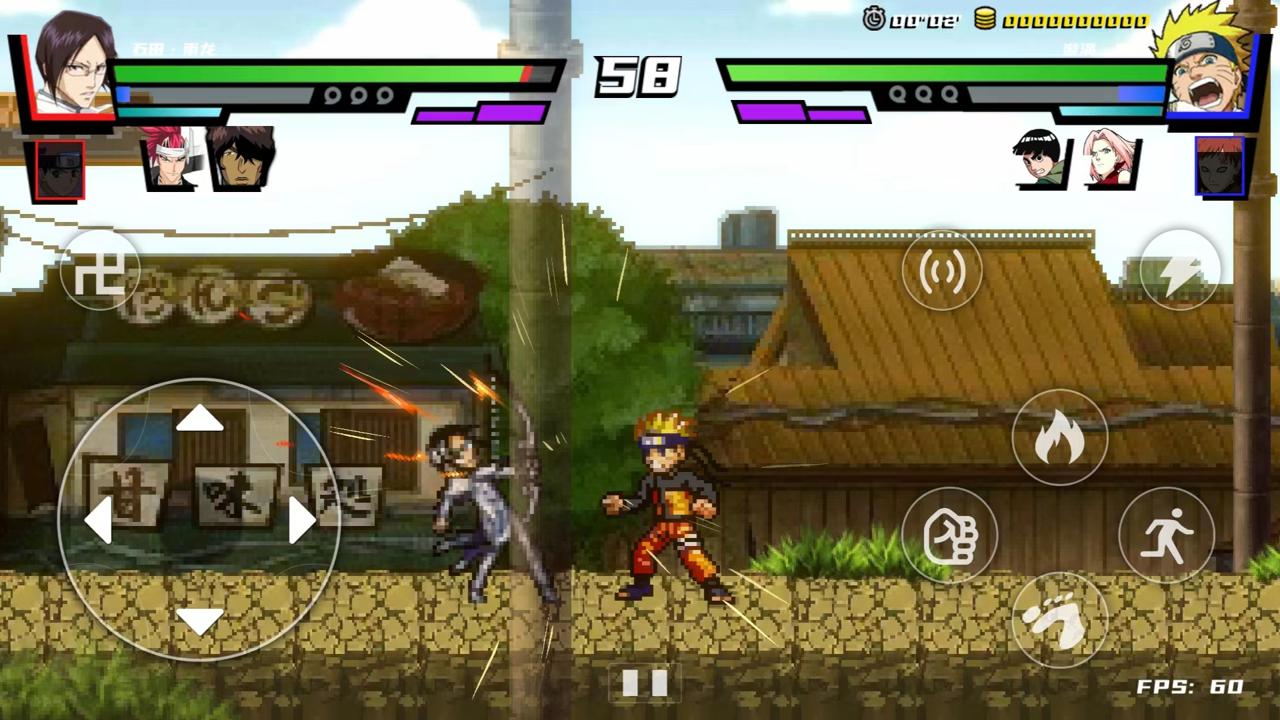Viewport: 1280px width, 720px height.
Task: Tap the down arrow on the D-pad
Action: click(x=199, y=621)
